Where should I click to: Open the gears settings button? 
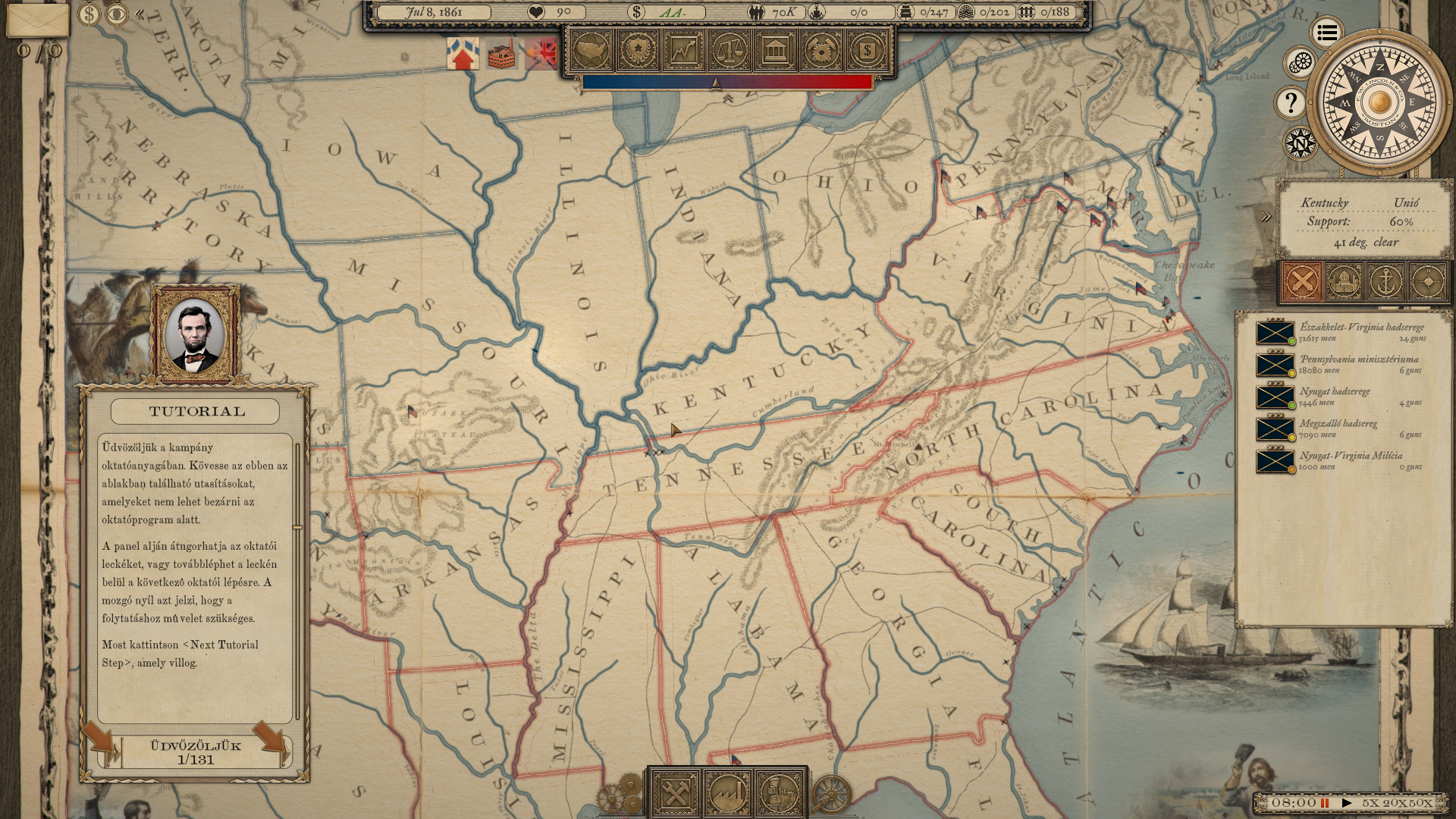tap(1301, 62)
